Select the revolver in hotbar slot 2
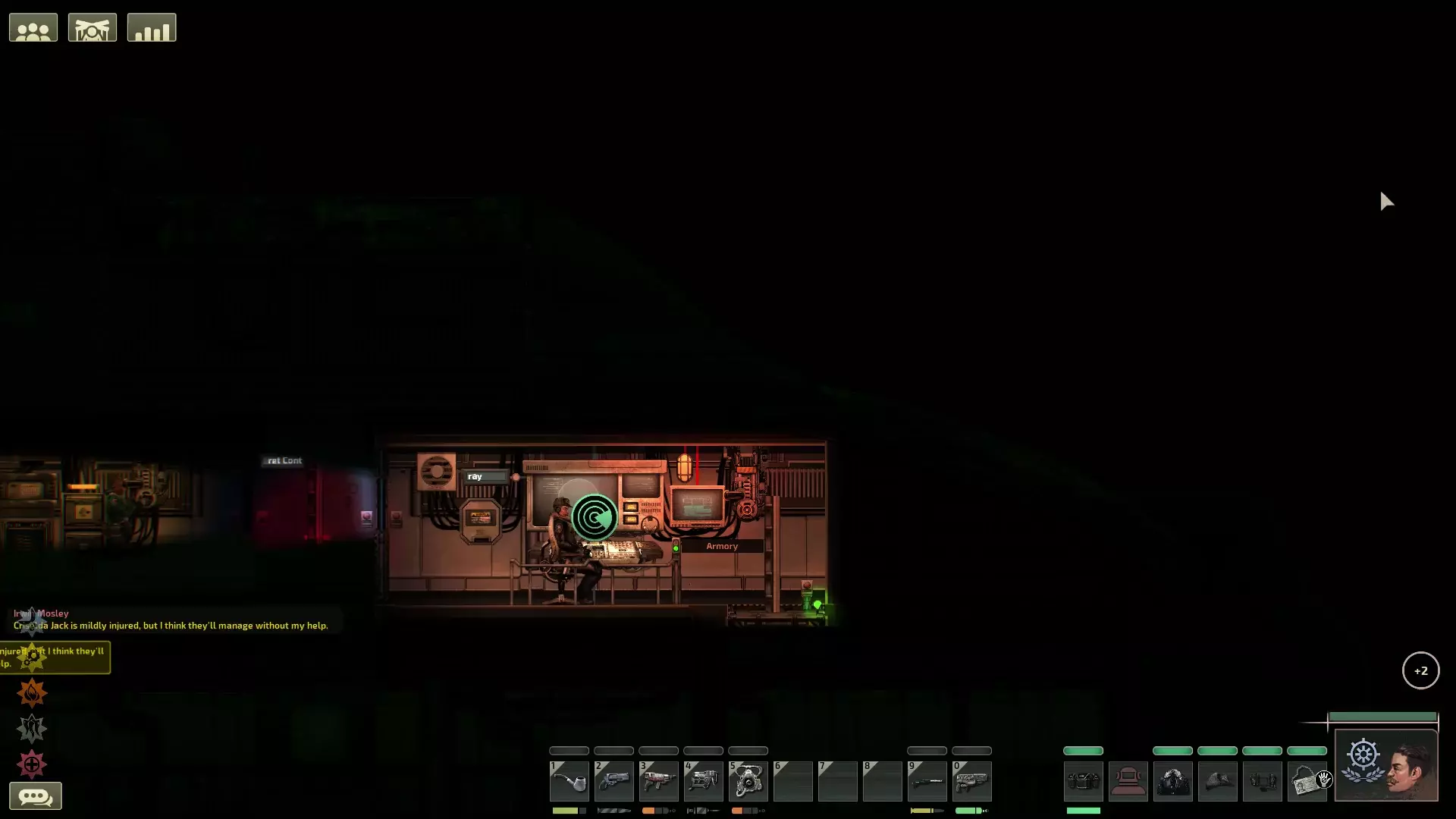This screenshot has height=819, width=1456. (x=614, y=781)
